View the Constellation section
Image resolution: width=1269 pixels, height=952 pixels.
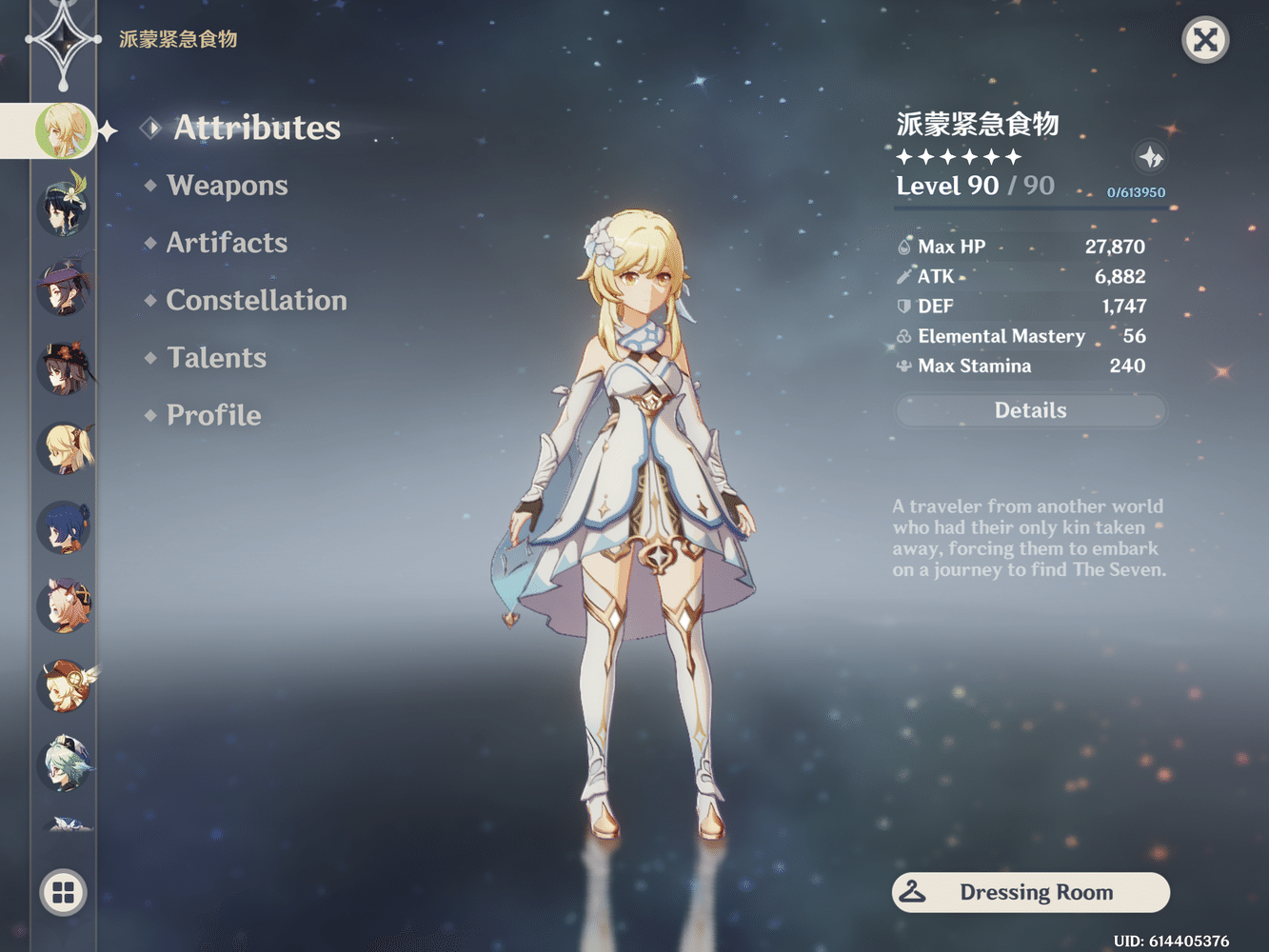256,301
